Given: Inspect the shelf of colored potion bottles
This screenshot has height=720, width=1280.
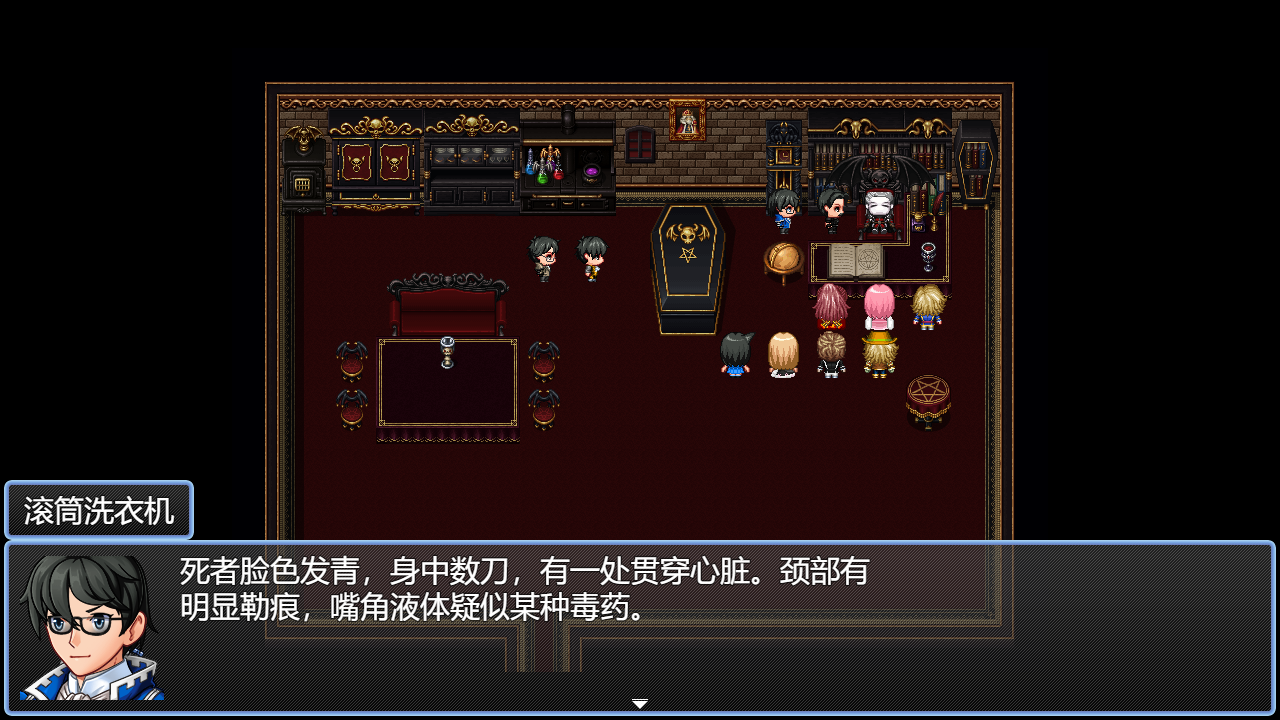Looking at the screenshot, I should coord(544,170).
